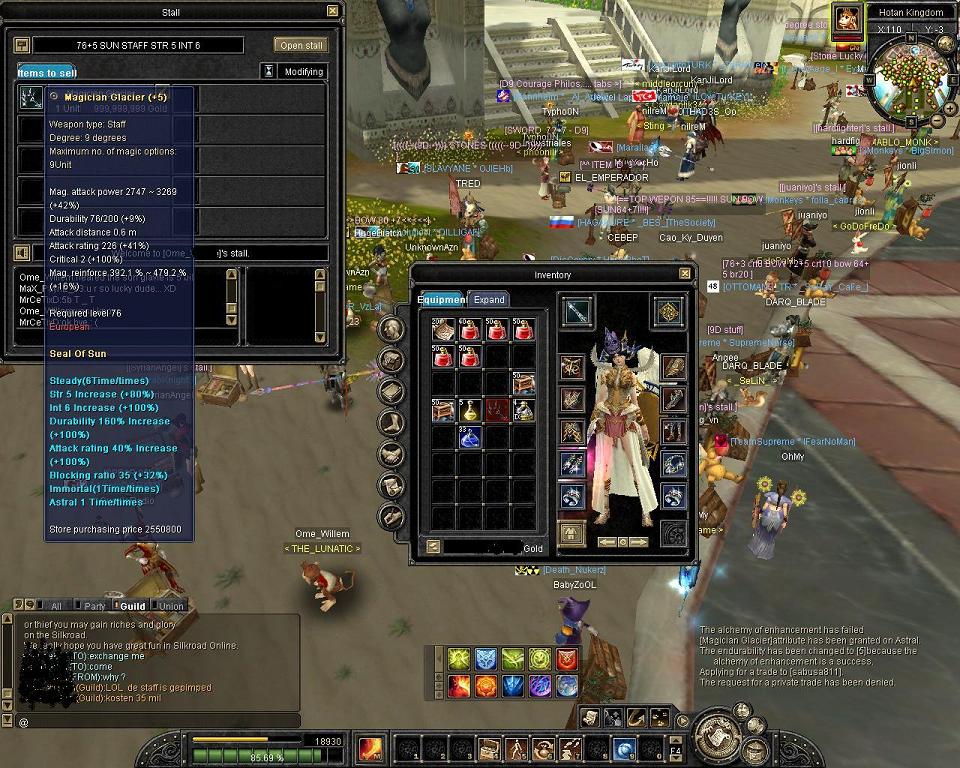Activate the fire skill with M label
960x768 pixels.
372,747
